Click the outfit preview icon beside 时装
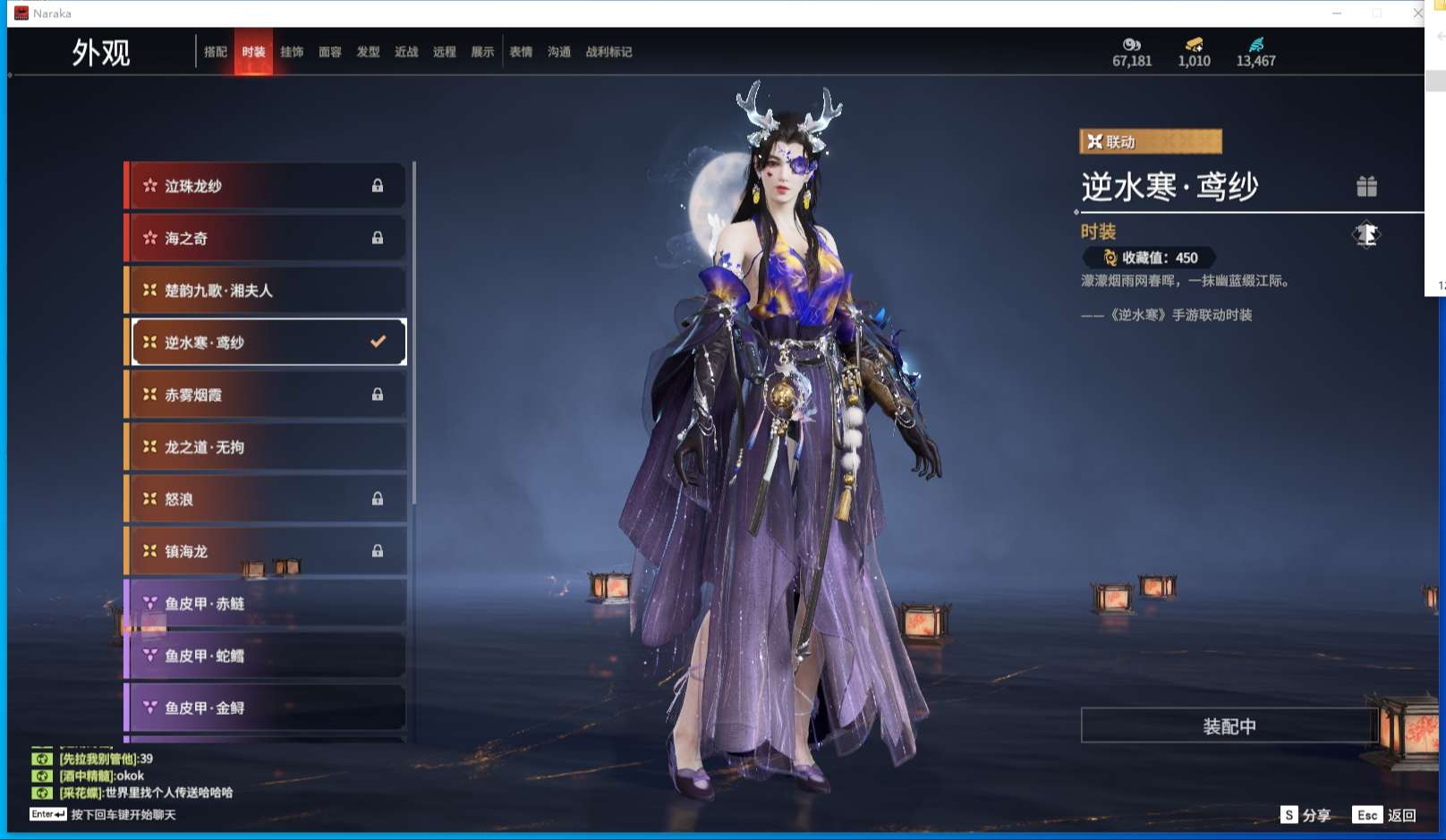The width and height of the screenshot is (1446, 840). 1365,234
